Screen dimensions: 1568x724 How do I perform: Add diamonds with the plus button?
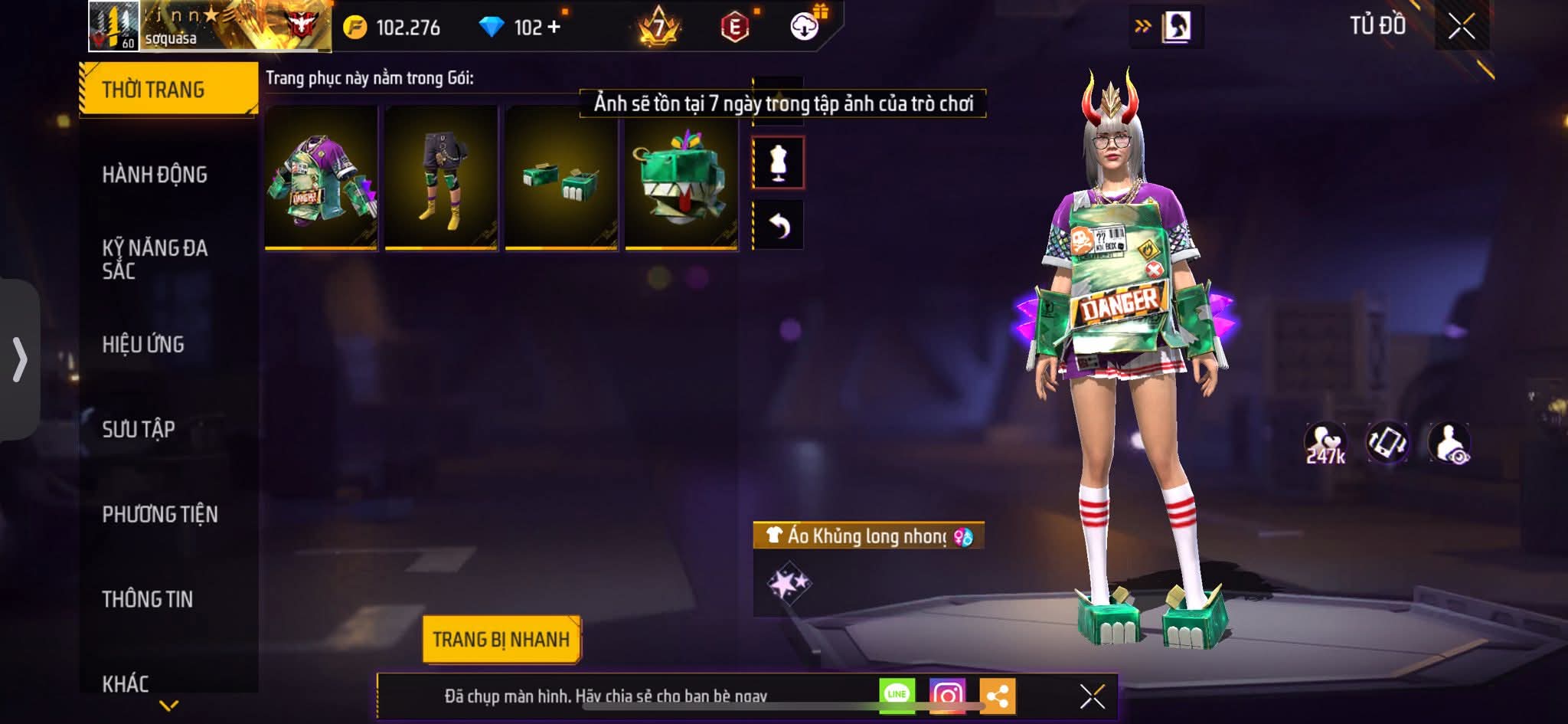tap(554, 28)
